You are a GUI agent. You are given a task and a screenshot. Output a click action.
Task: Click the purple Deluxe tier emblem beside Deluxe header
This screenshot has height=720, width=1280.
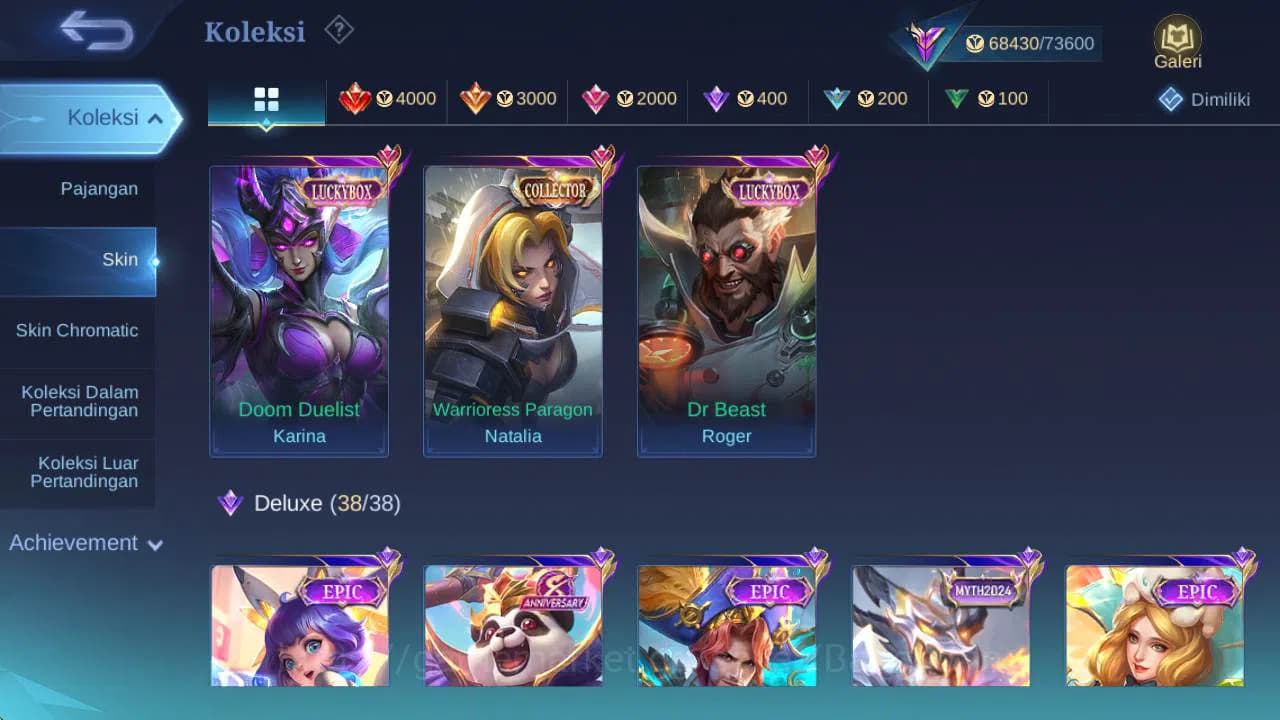pyautogui.click(x=231, y=503)
